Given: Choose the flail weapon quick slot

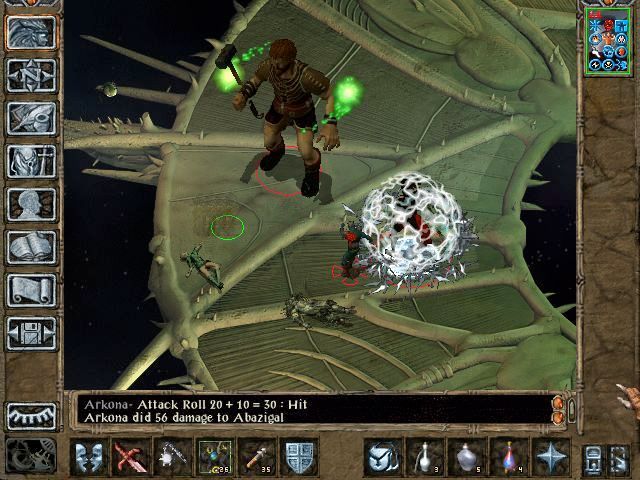Looking at the screenshot, I should (x=172, y=457).
